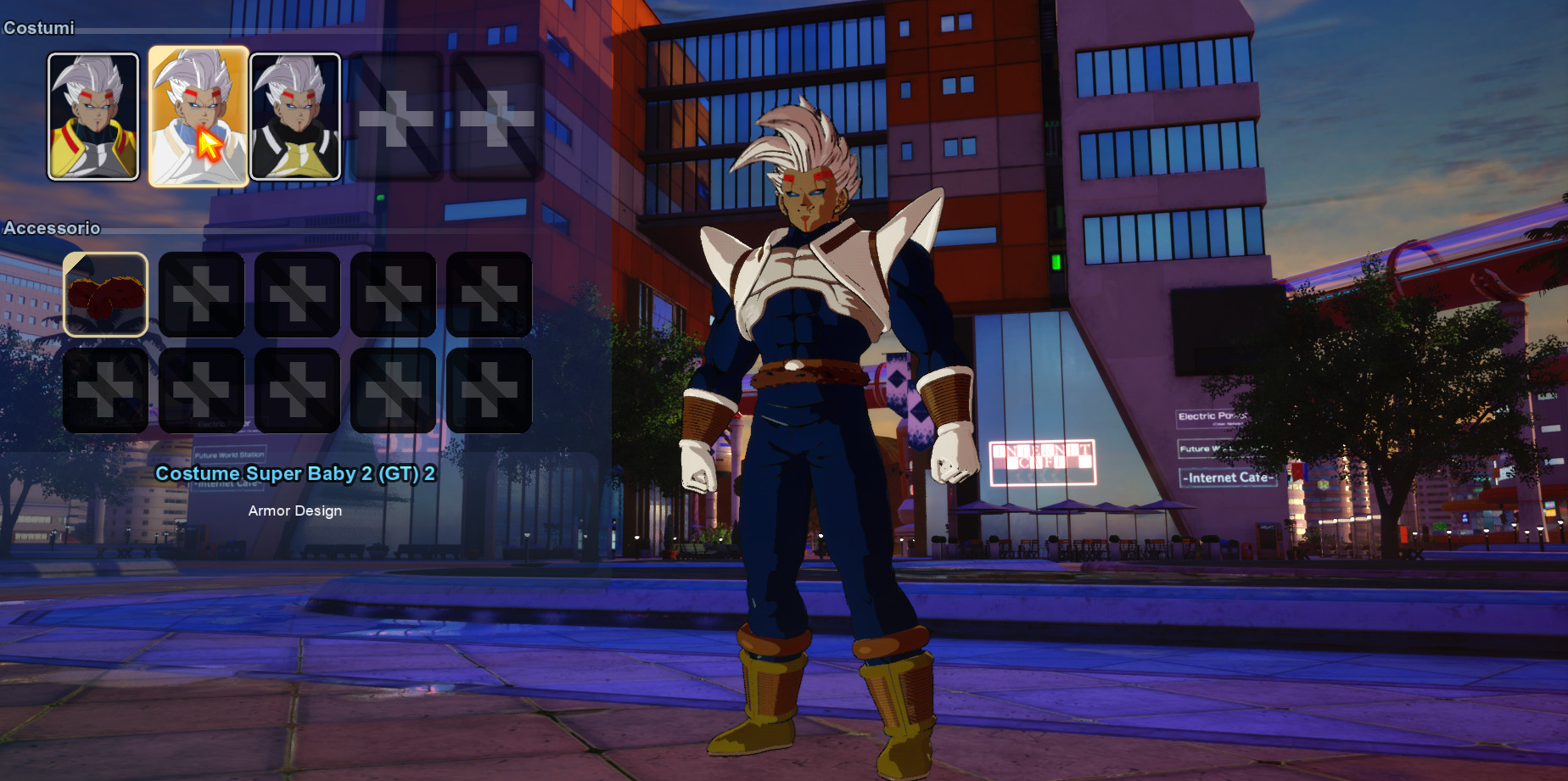Collapse the costume selection panel
1568x781 pixels.
(38, 27)
